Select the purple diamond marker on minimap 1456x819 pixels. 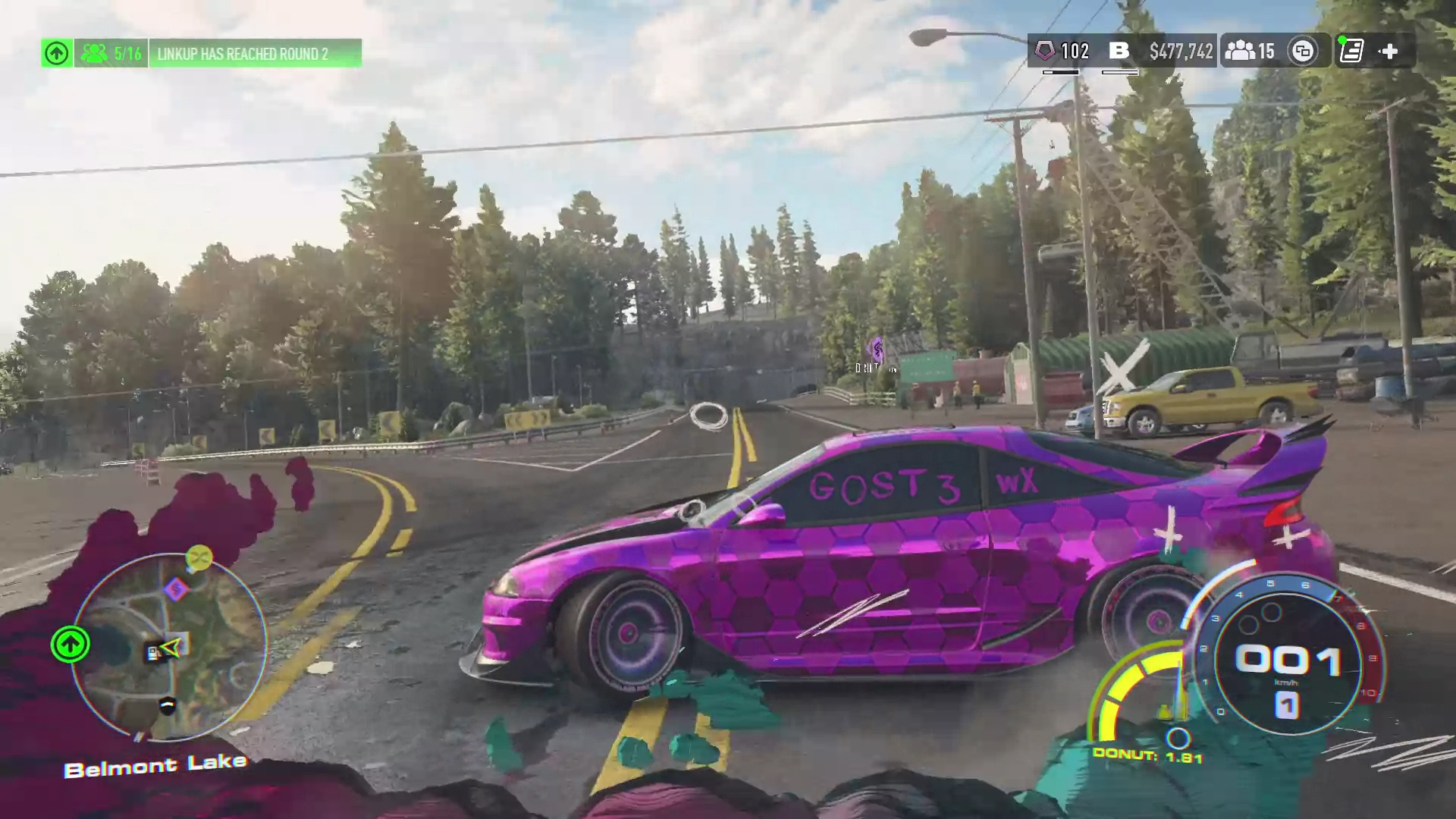[x=176, y=588]
